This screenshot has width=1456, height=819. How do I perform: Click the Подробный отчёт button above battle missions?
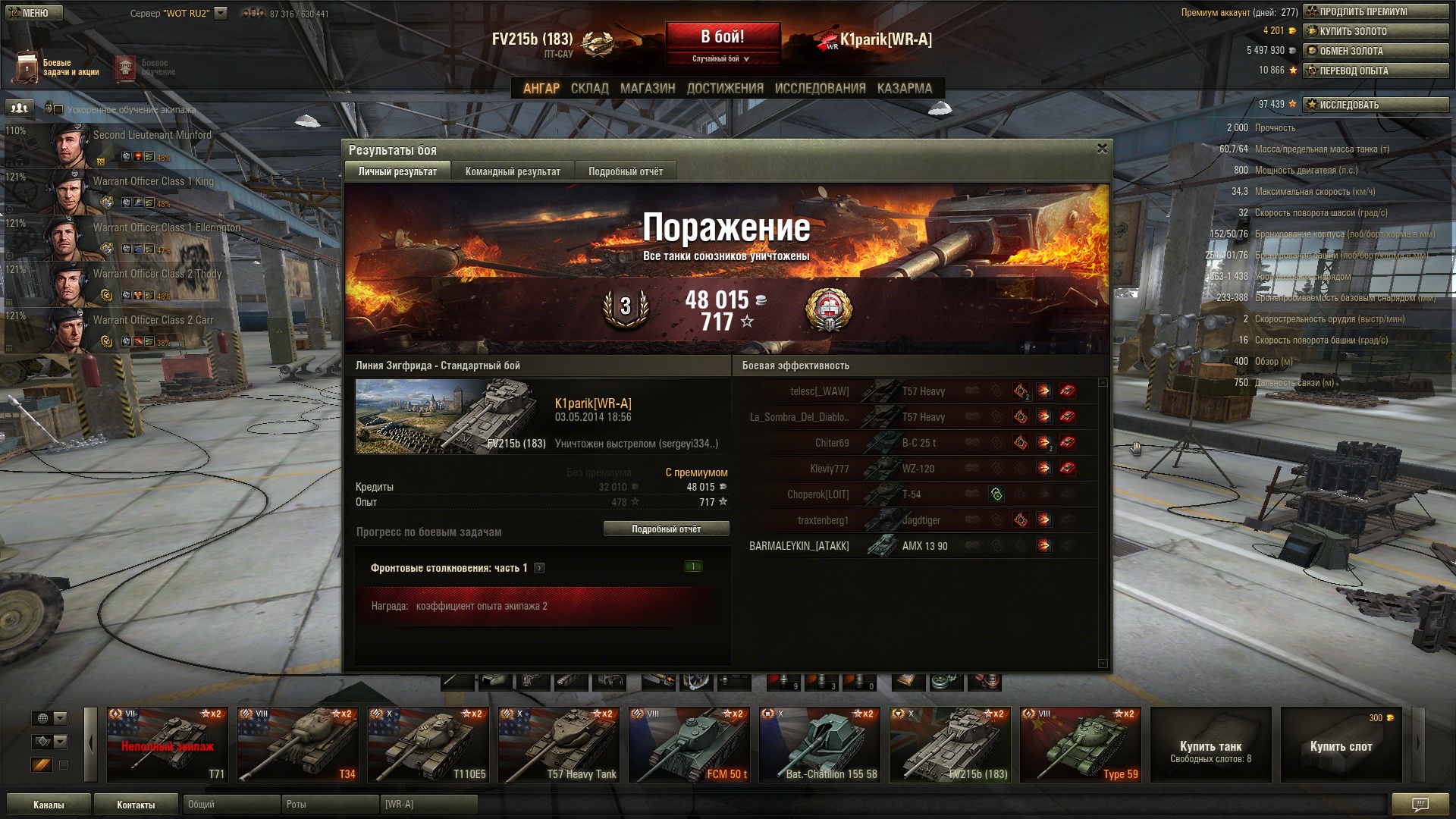point(666,529)
